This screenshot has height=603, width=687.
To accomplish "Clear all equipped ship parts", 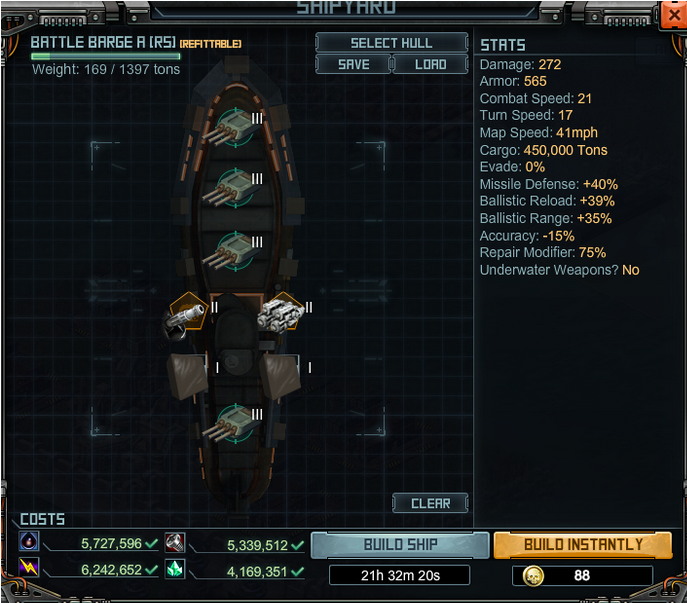I will click(x=430, y=503).
